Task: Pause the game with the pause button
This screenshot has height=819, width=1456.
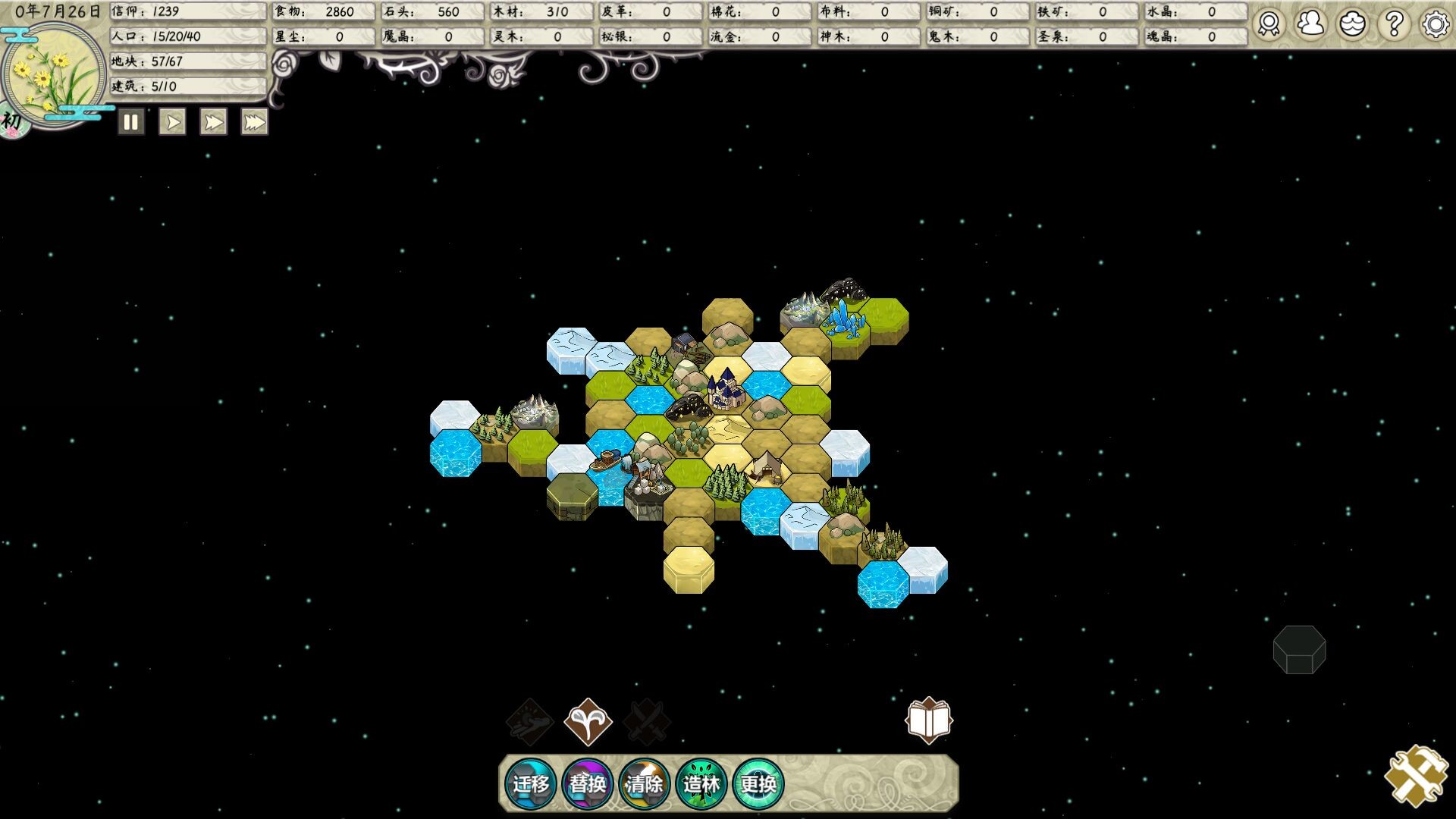Action: click(x=130, y=122)
